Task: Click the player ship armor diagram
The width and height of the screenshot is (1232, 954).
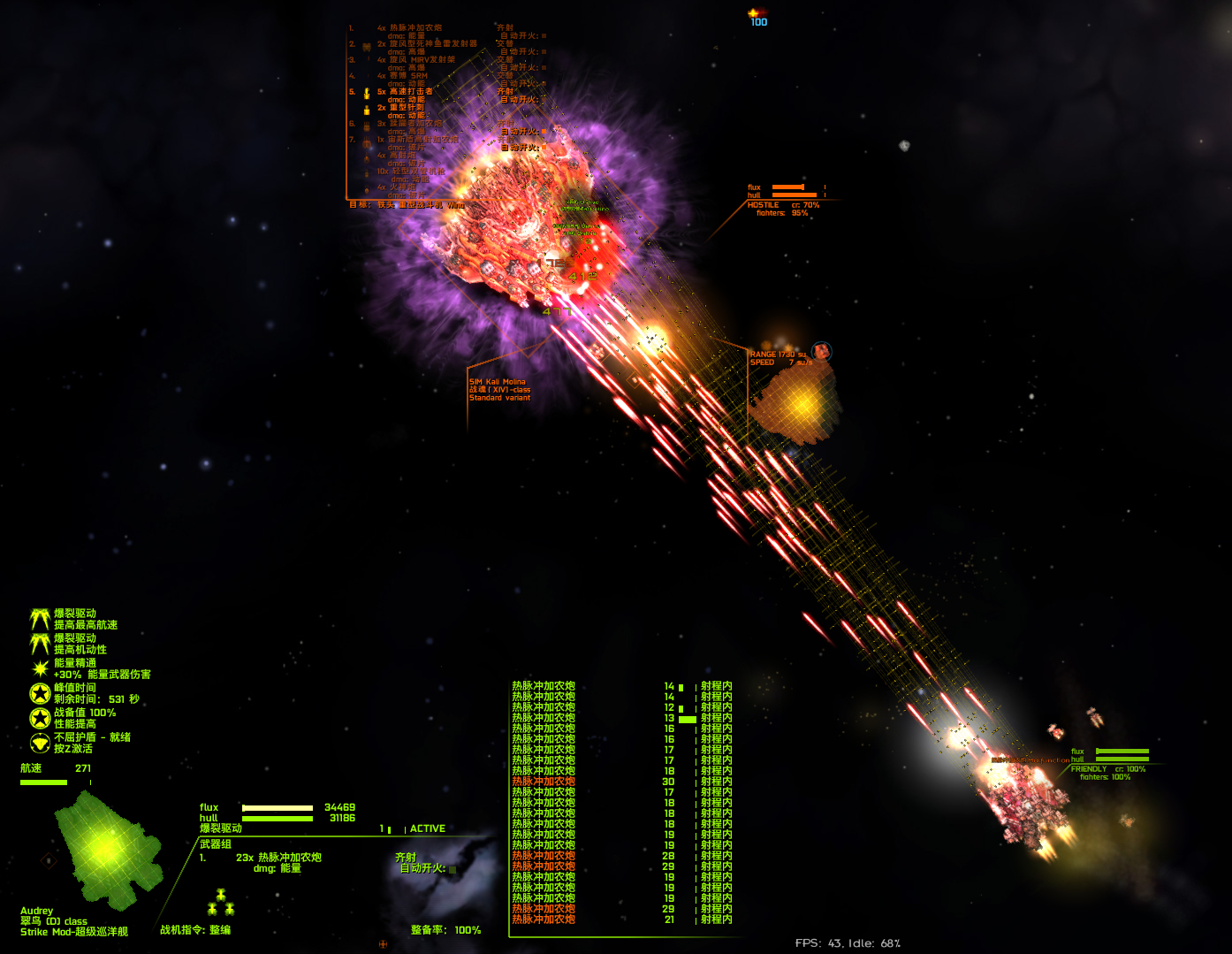Action: click(x=106, y=851)
